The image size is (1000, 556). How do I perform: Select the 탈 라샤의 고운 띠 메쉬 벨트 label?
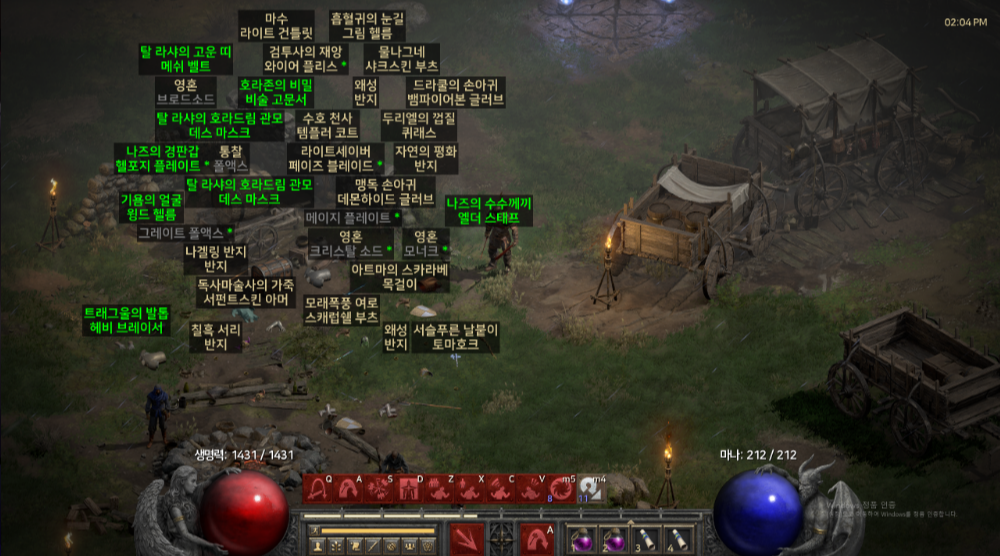click(x=186, y=58)
